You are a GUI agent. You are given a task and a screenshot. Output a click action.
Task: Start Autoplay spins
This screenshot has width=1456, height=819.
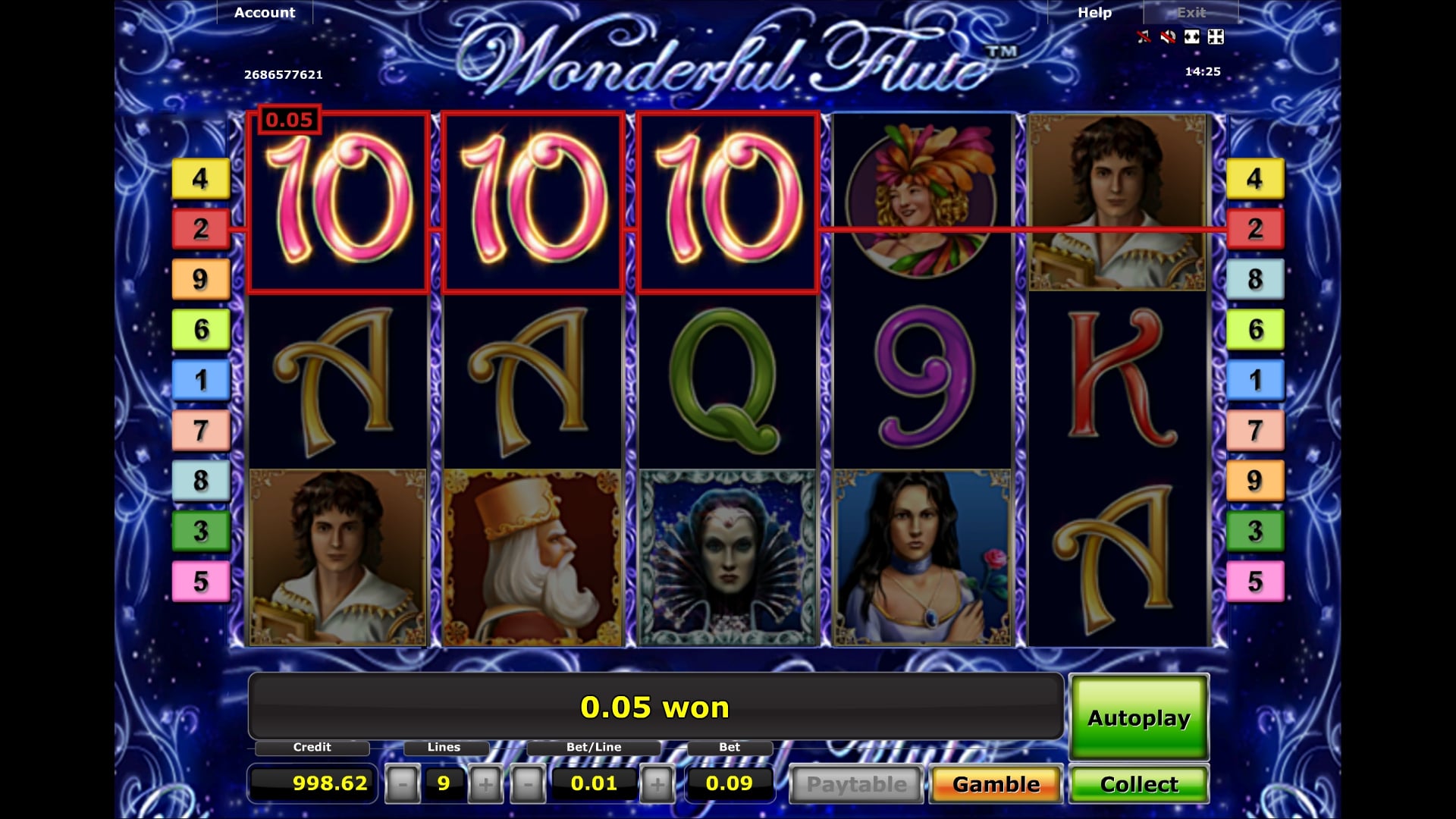[x=1138, y=717]
